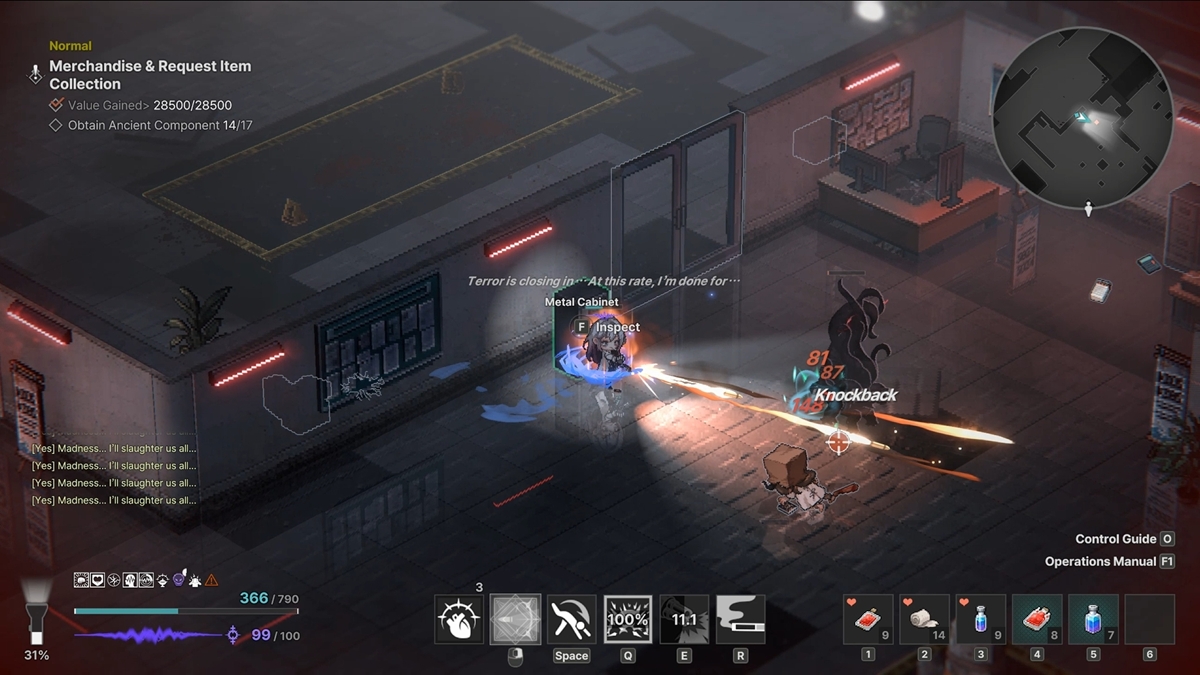Select the thorned heart ability icon
This screenshot has width=1200, height=675.
(x=460, y=620)
